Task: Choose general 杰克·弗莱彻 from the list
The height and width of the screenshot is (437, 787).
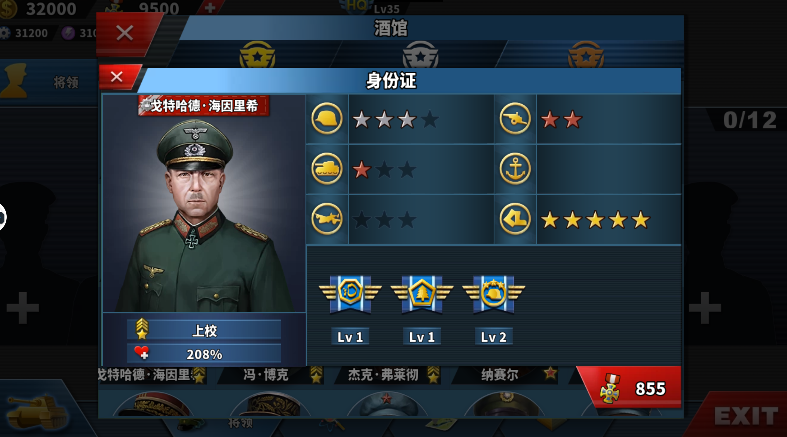Action: pos(383,376)
